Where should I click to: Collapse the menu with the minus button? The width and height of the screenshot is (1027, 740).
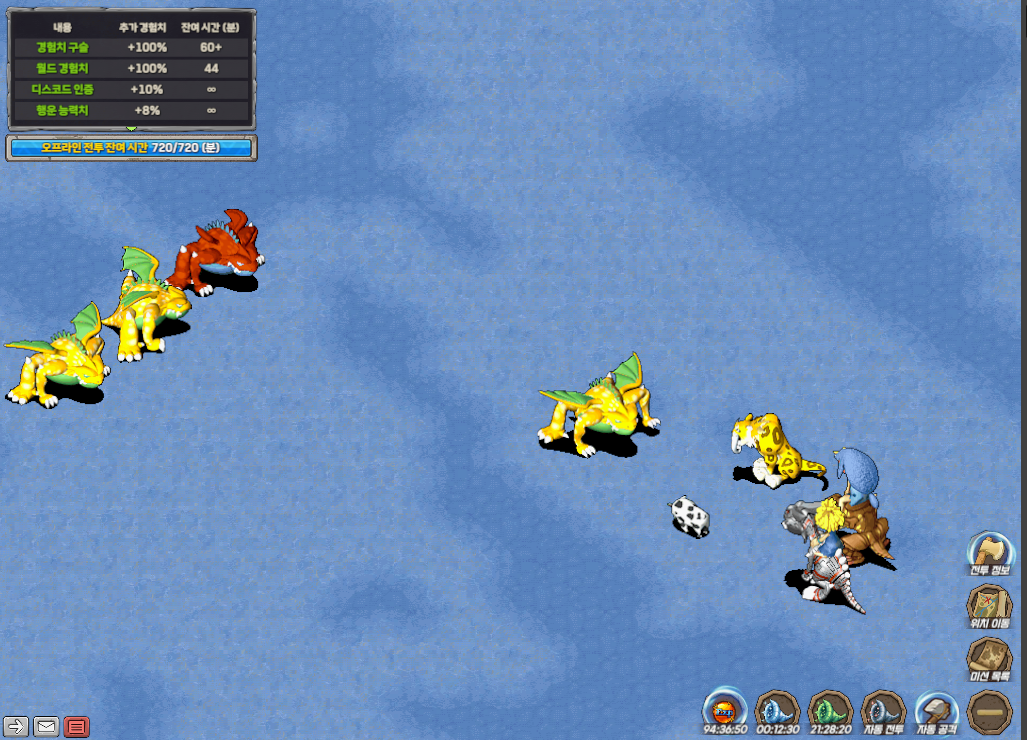pos(990,711)
